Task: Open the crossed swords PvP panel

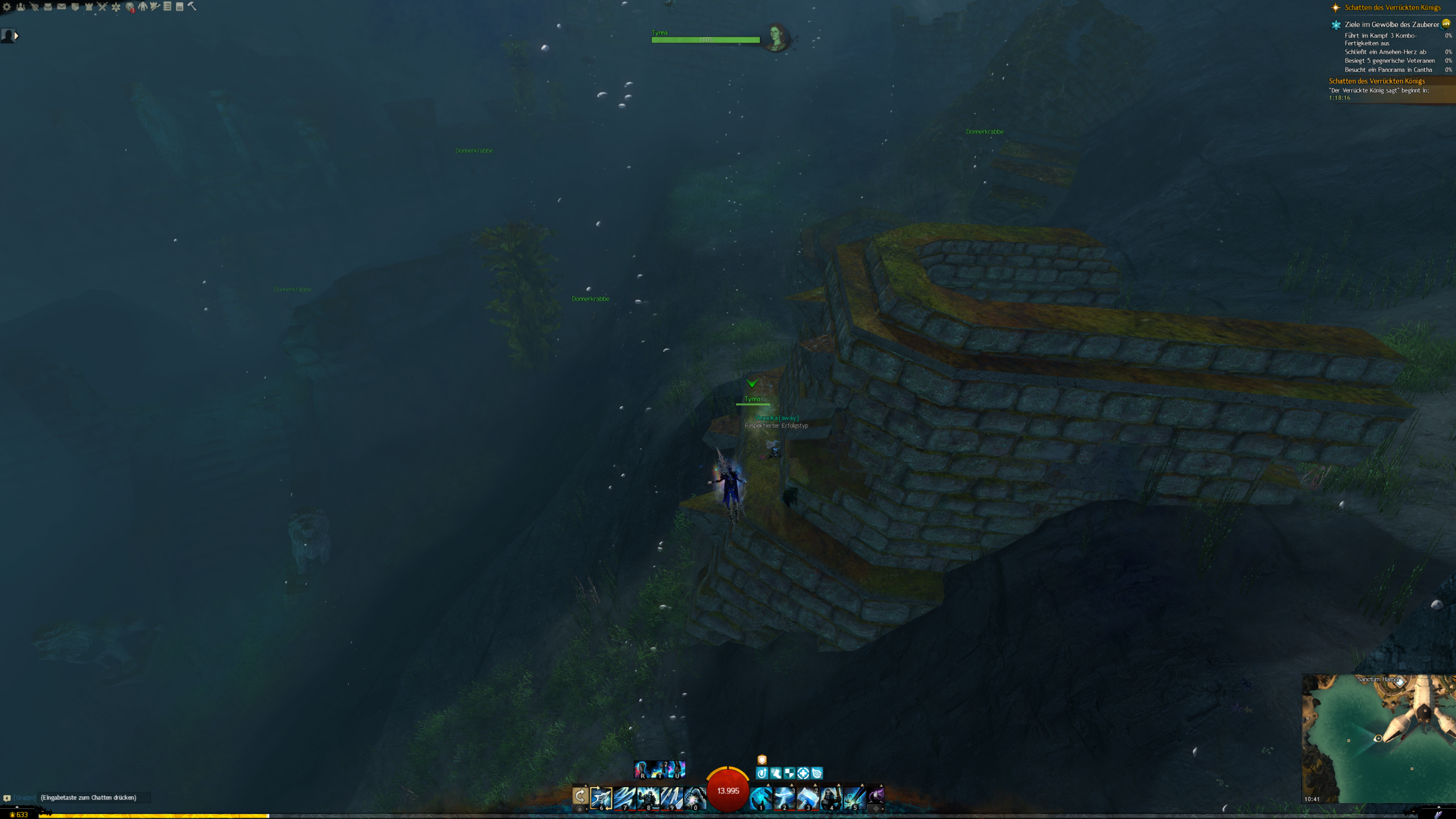Action: [x=102, y=7]
